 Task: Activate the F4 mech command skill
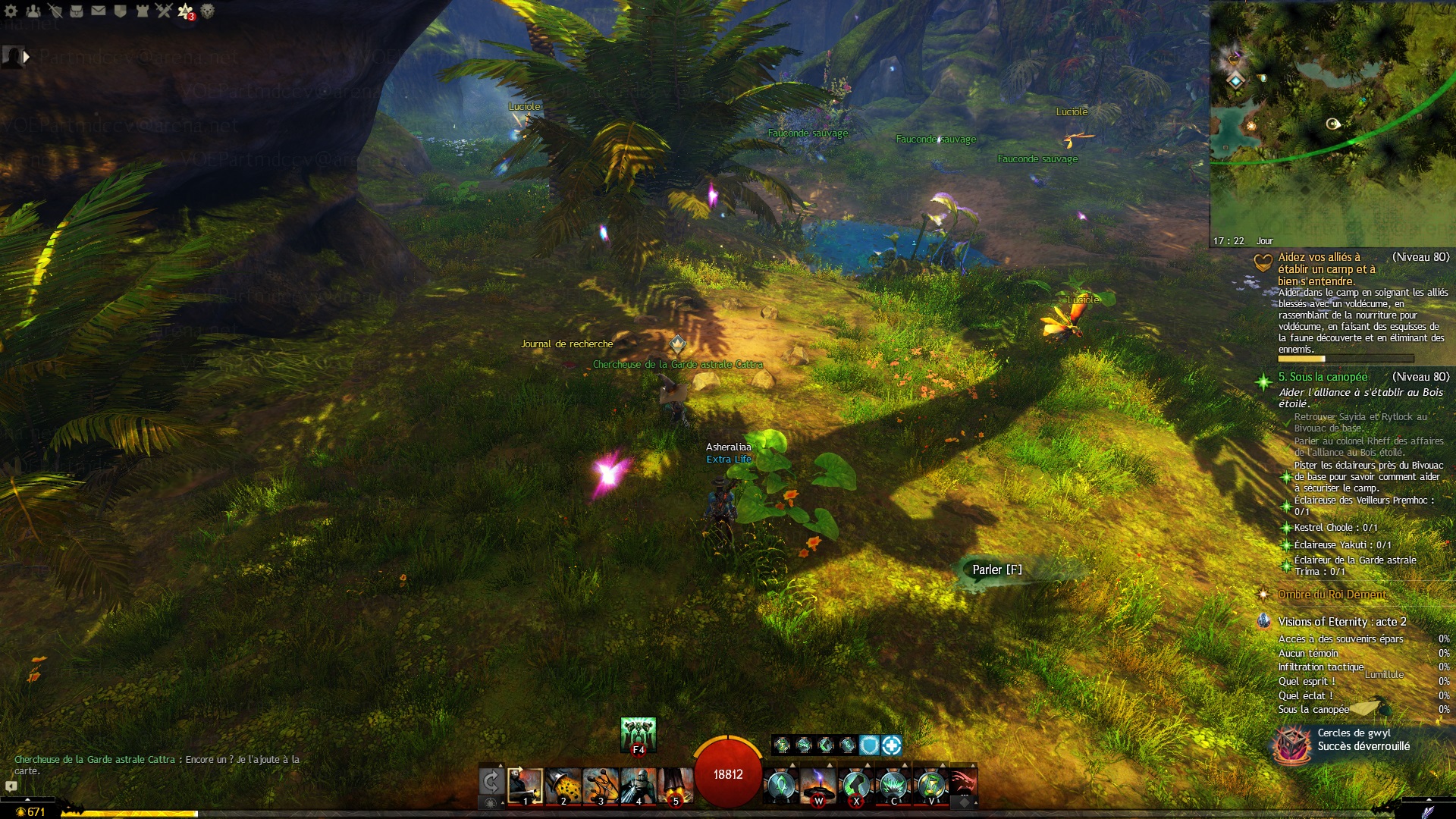[638, 736]
